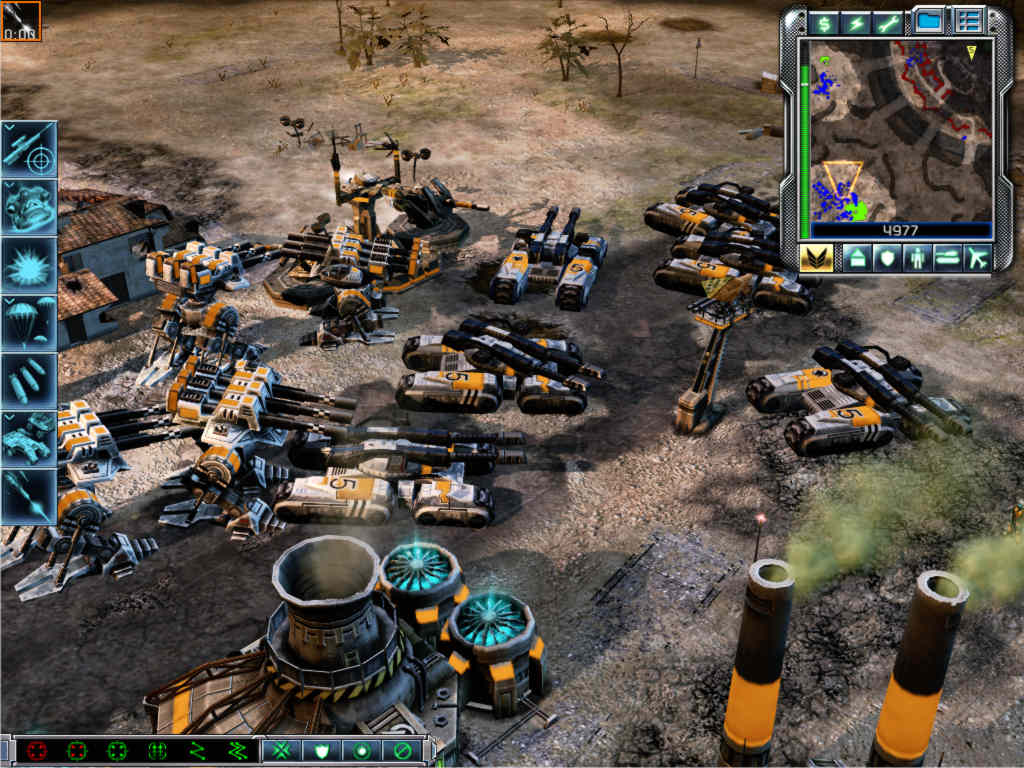Set the red aggressive stance
Screen dimensions: 1024x768
click(x=38, y=750)
